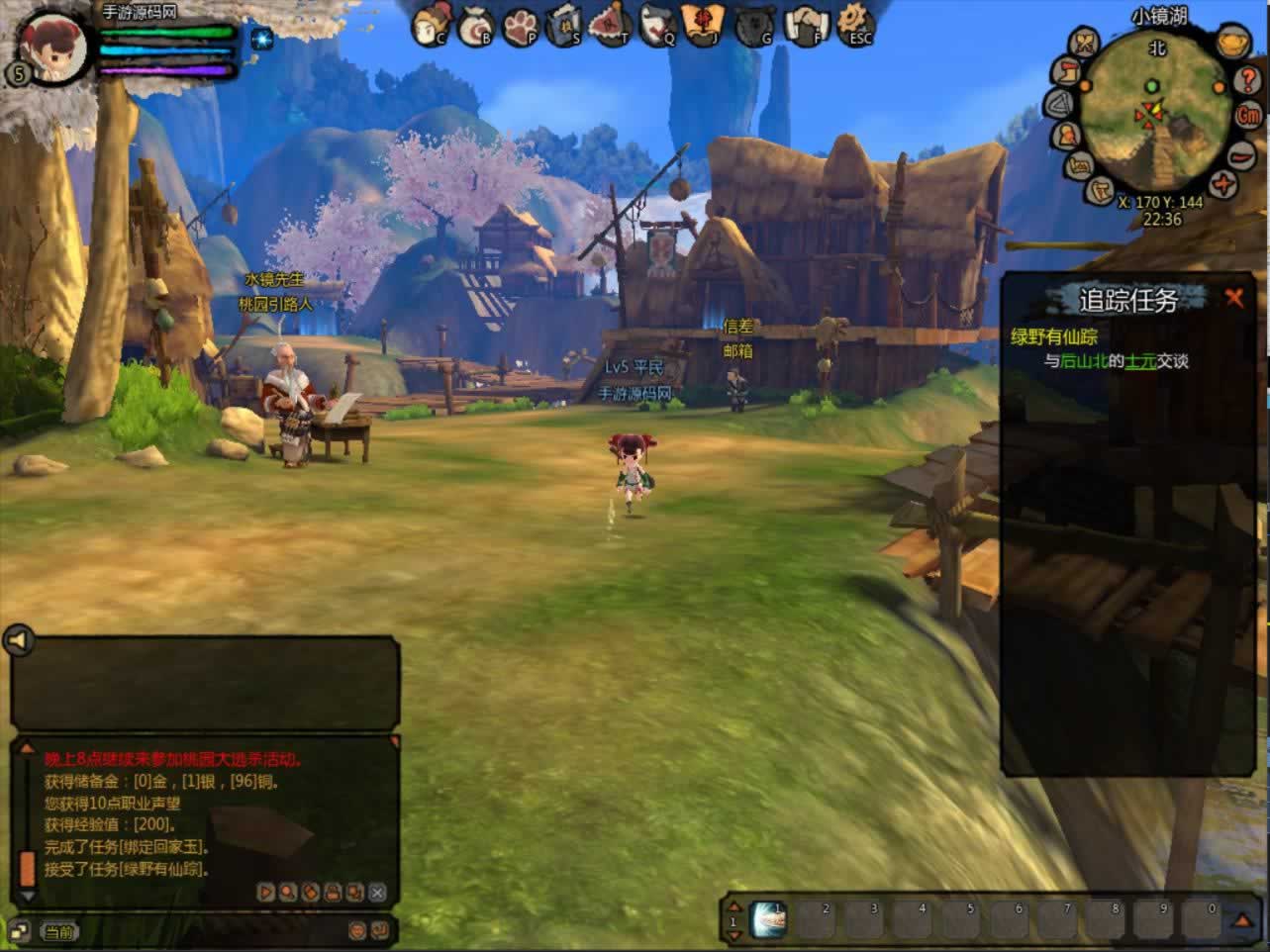
Task: Zoom out the minimap with the minus button
Action: [1241, 155]
